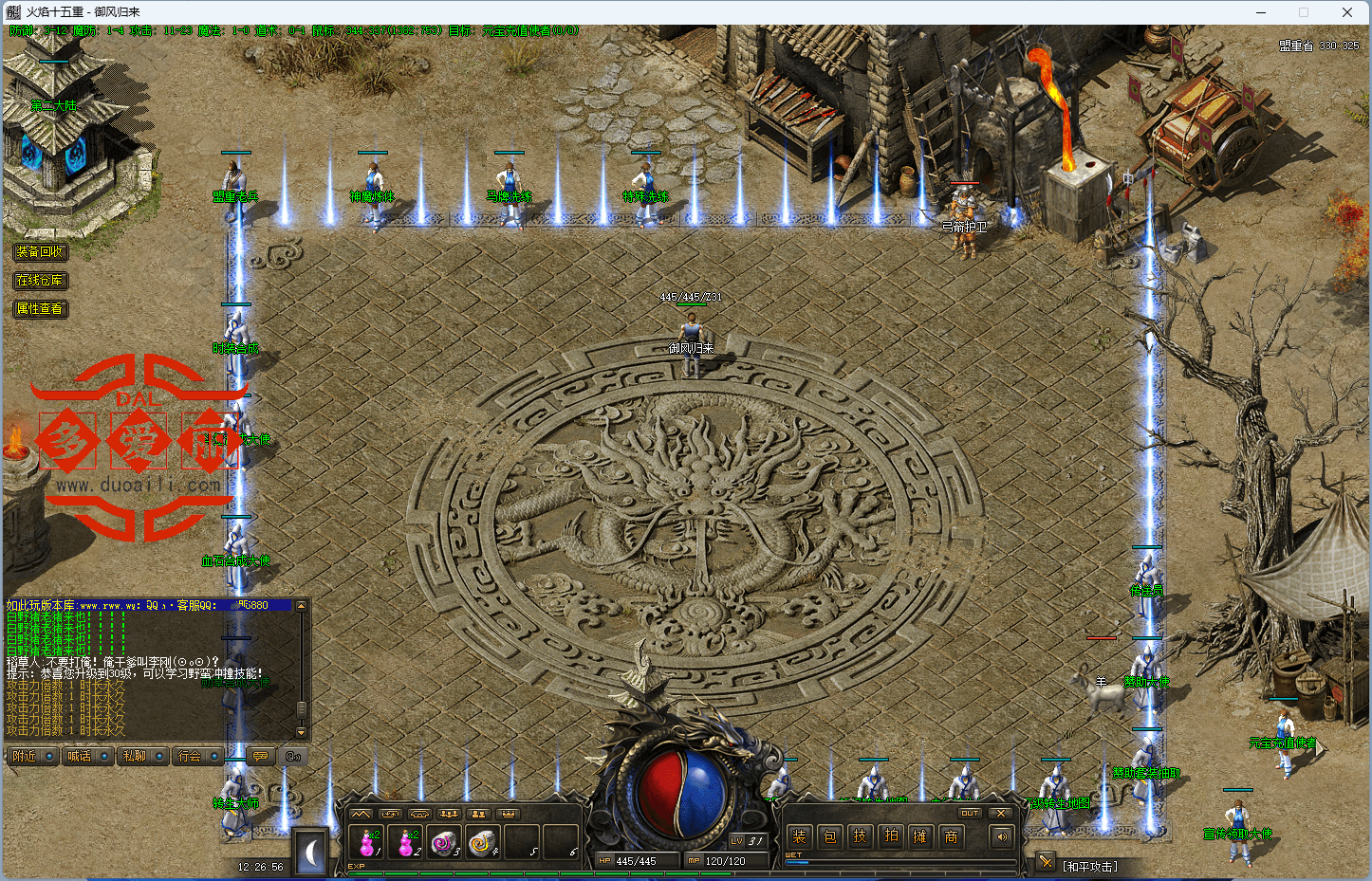Image resolution: width=1372 pixels, height=881 pixels.
Task: Open the 装备回收 equipment recycle menu
Action: [x=40, y=252]
